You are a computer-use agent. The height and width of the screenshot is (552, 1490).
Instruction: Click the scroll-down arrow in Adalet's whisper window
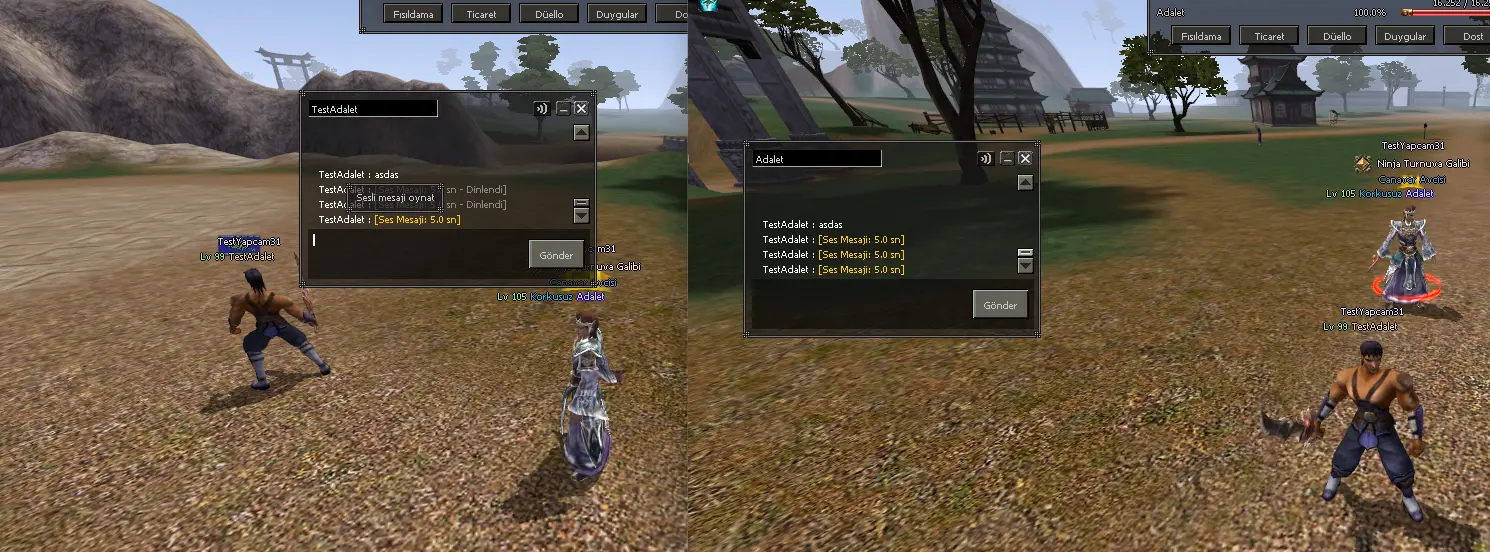[x=1025, y=266]
